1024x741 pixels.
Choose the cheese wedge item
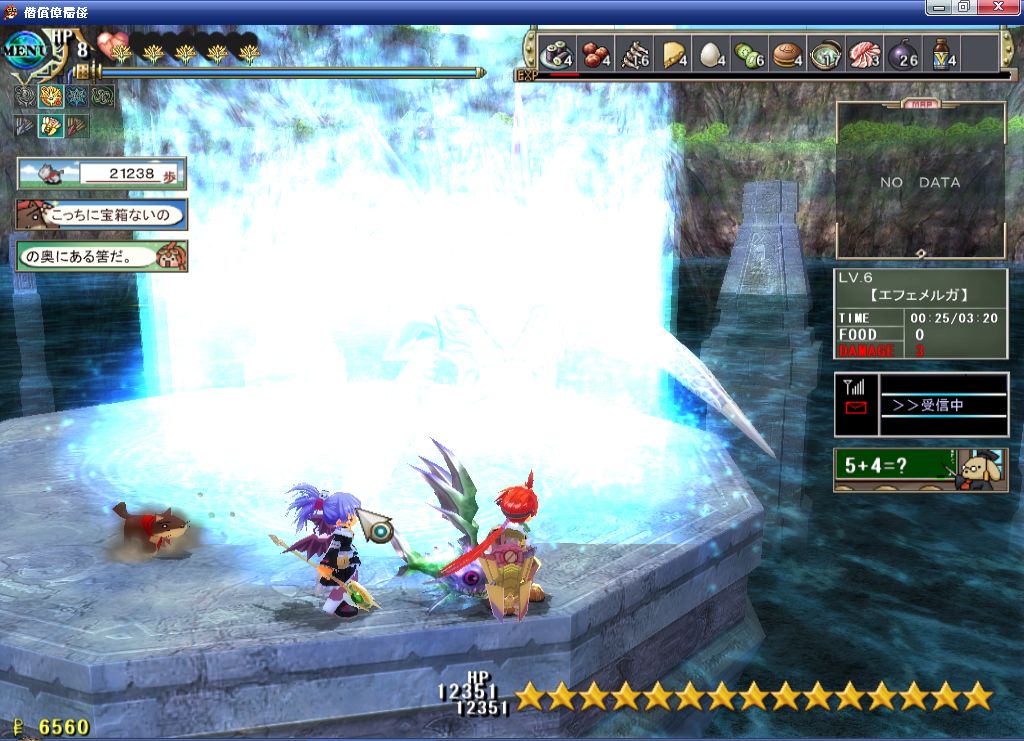(673, 54)
